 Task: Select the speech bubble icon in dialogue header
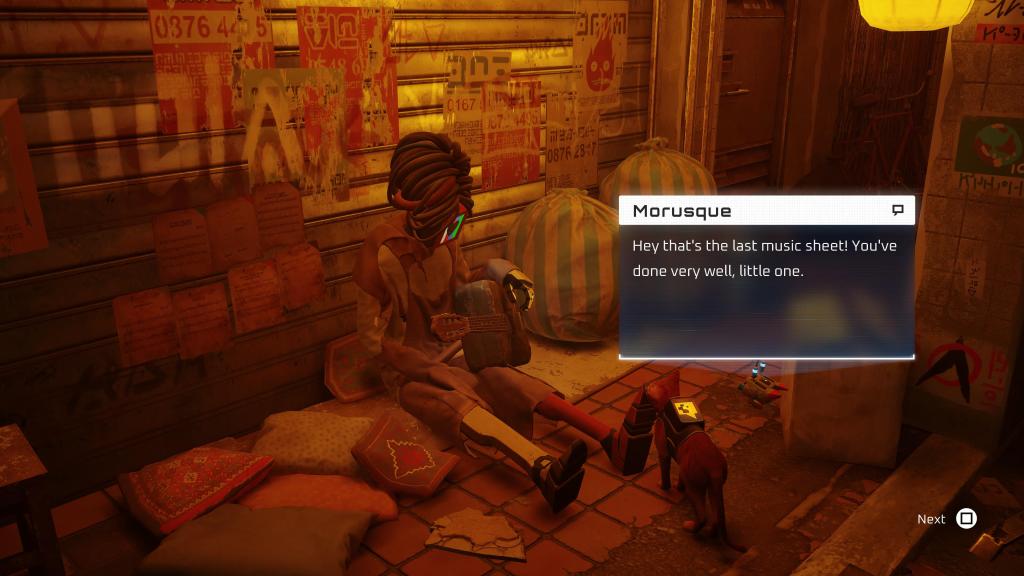897,210
